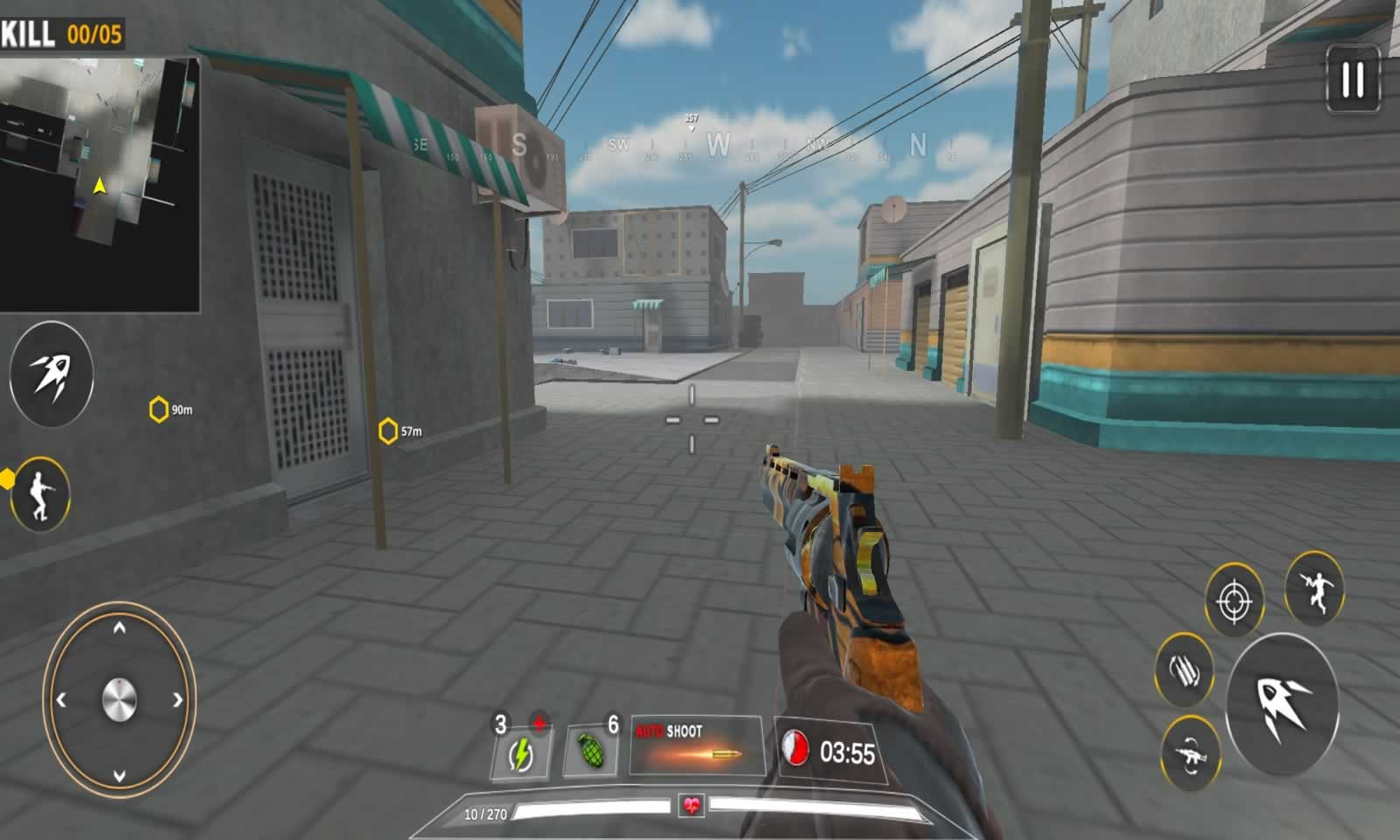Activate the crosshair aim scope button

1235,601
